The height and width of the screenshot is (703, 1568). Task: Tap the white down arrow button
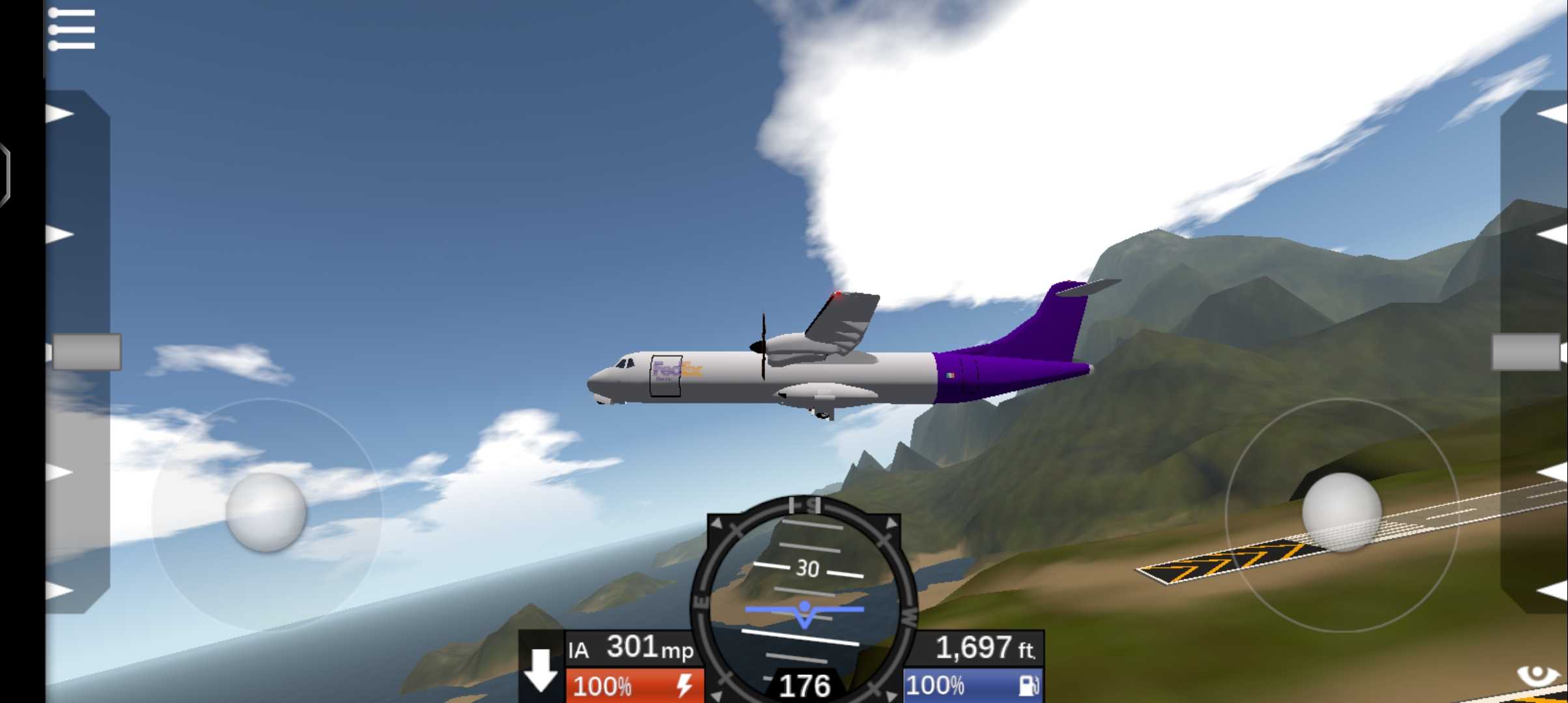pos(540,670)
